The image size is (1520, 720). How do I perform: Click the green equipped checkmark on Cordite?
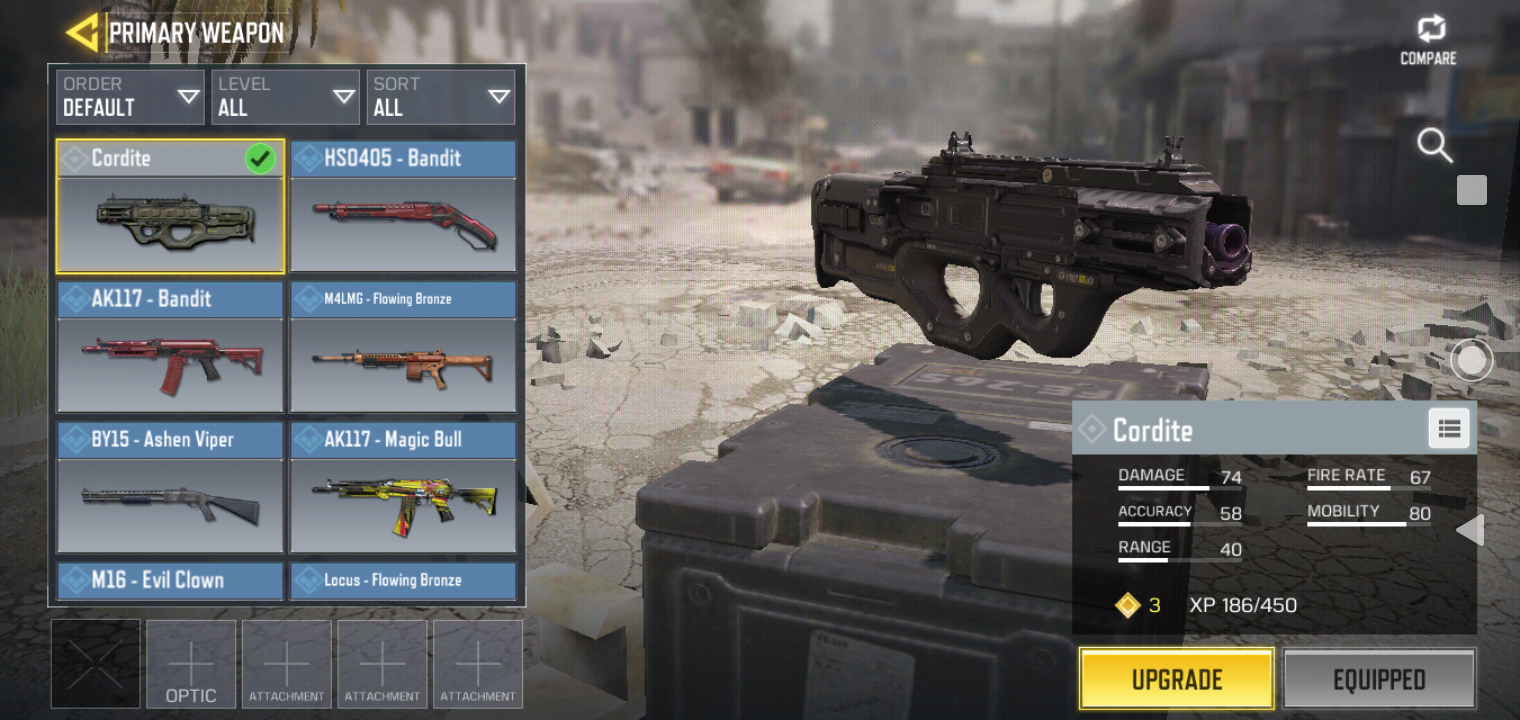point(260,158)
